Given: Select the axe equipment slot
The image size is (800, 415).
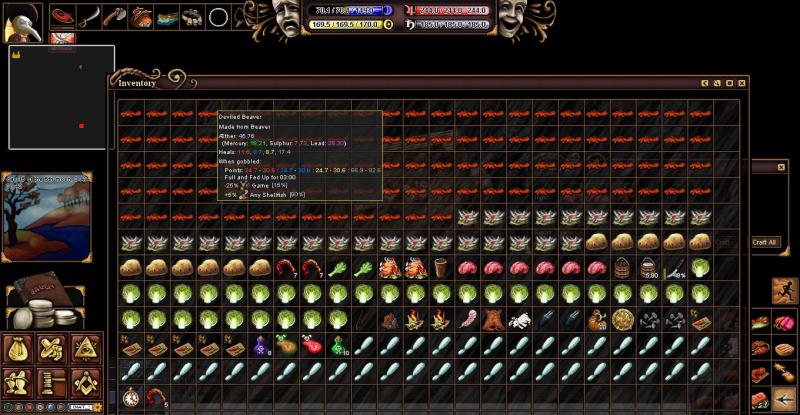Looking at the screenshot, I should click(x=115, y=16).
